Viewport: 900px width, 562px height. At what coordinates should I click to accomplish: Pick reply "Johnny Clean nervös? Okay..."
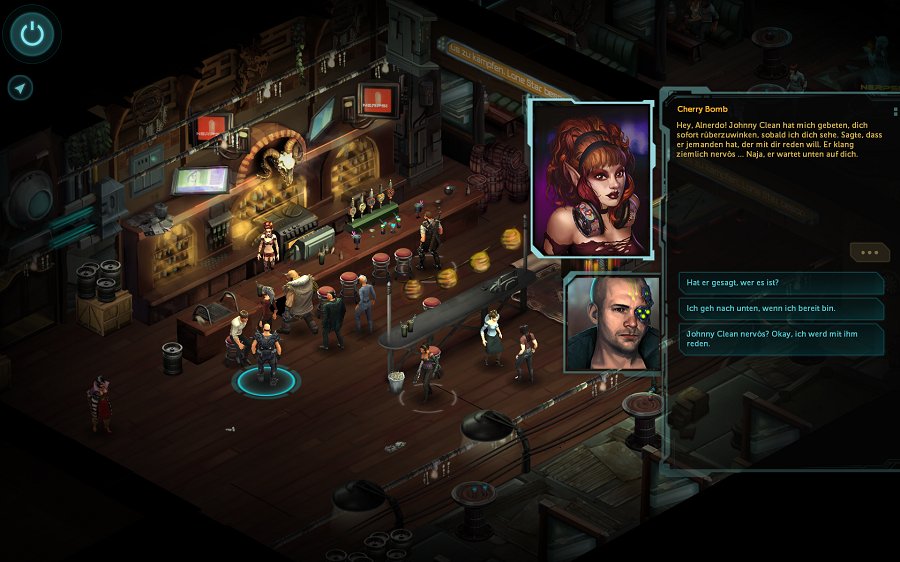point(780,338)
